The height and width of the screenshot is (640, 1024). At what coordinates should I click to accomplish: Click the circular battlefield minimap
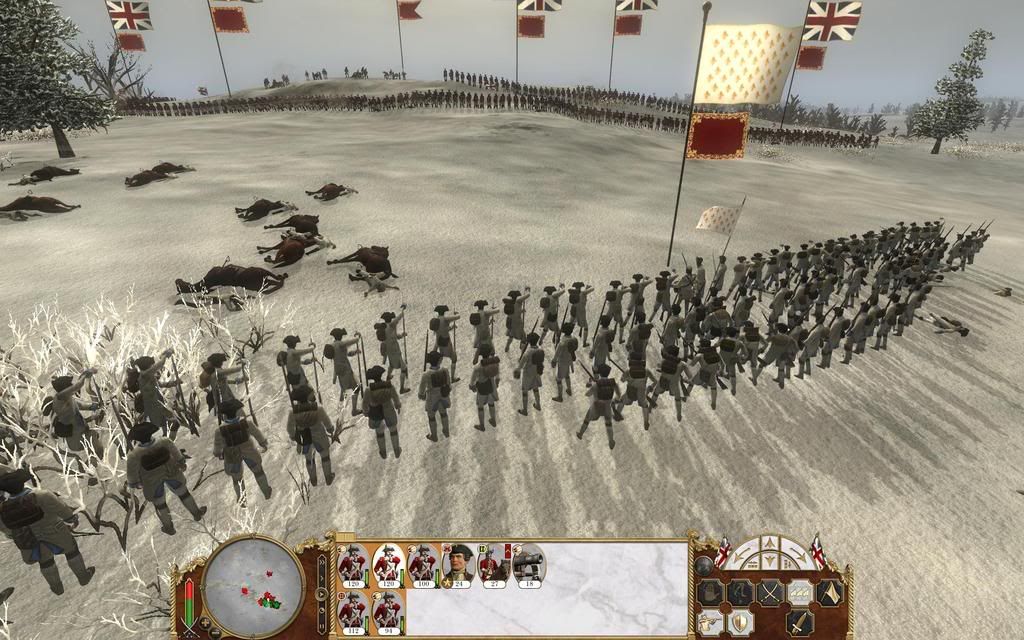(253, 585)
